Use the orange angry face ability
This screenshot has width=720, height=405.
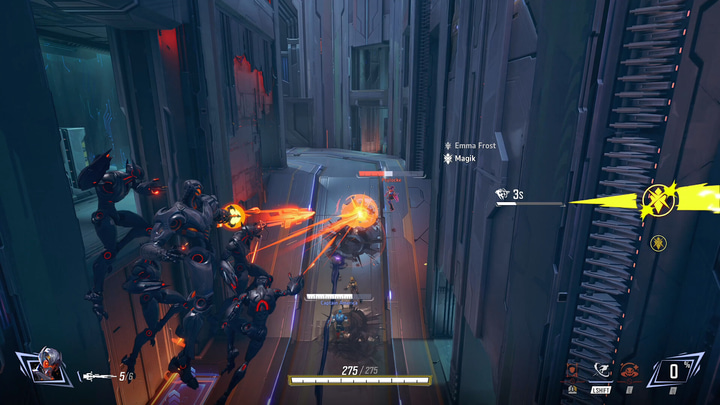[x=629, y=370]
